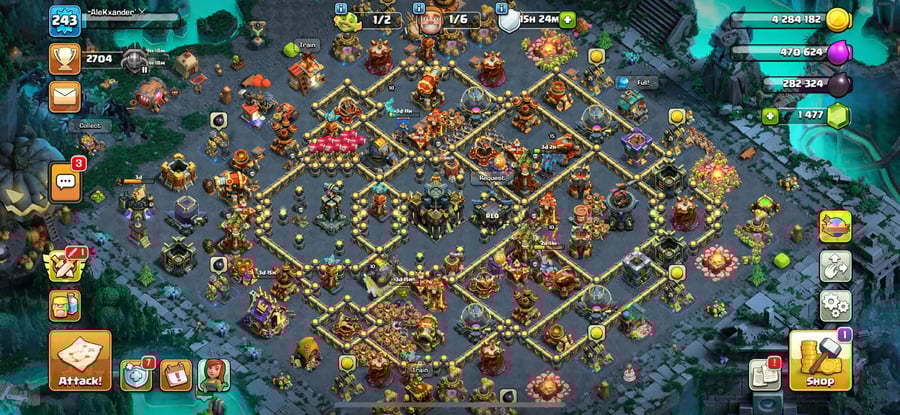Click the green plus beside shield timer

pyautogui.click(x=568, y=19)
